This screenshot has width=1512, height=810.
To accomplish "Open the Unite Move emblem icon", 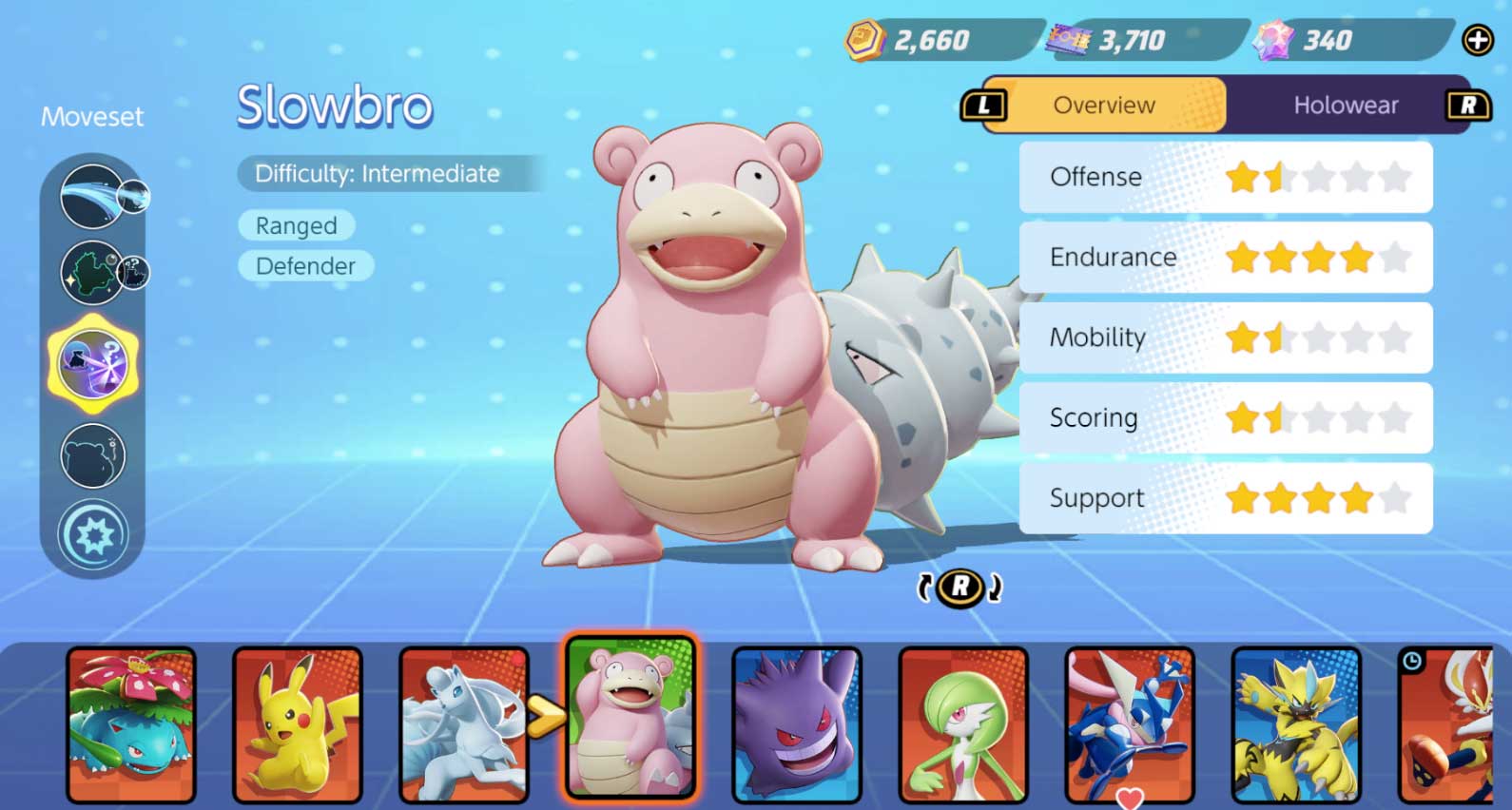I will 94,535.
